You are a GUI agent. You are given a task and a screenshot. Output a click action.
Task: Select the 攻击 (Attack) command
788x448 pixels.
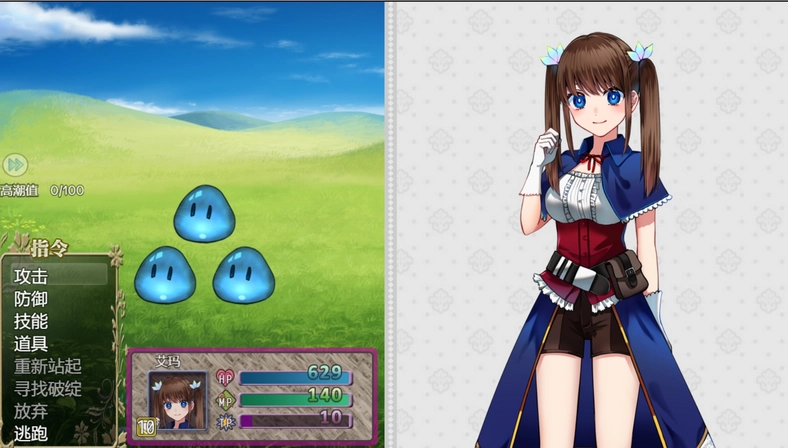(32, 276)
